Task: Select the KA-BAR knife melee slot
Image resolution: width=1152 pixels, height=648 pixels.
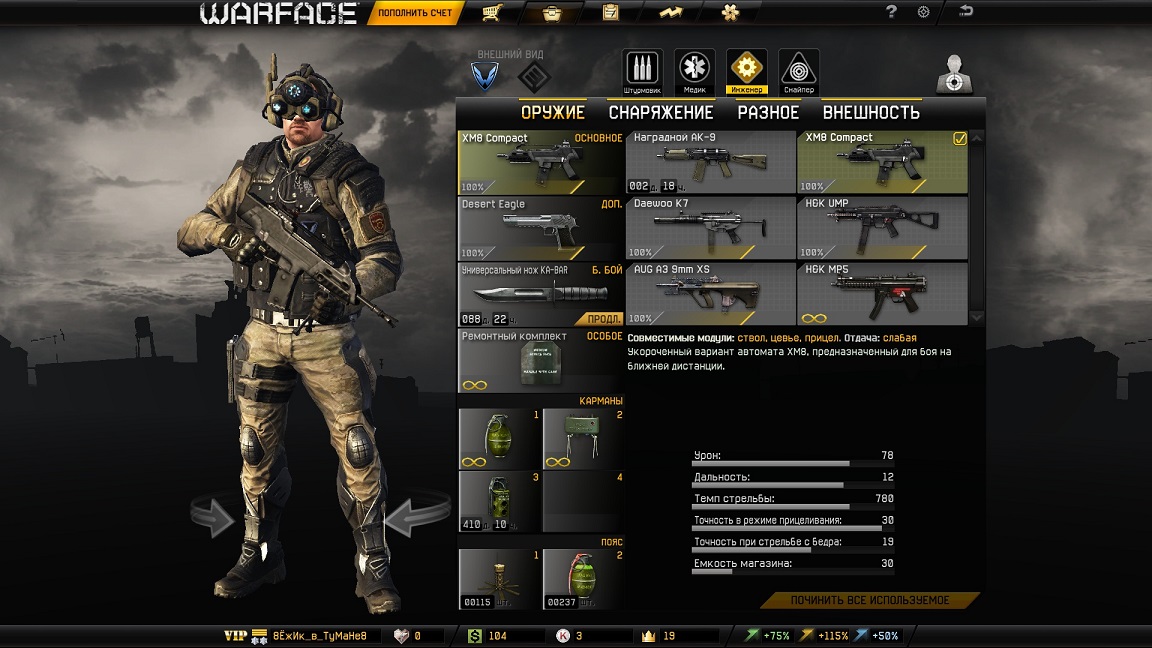Action: pyautogui.click(x=541, y=295)
